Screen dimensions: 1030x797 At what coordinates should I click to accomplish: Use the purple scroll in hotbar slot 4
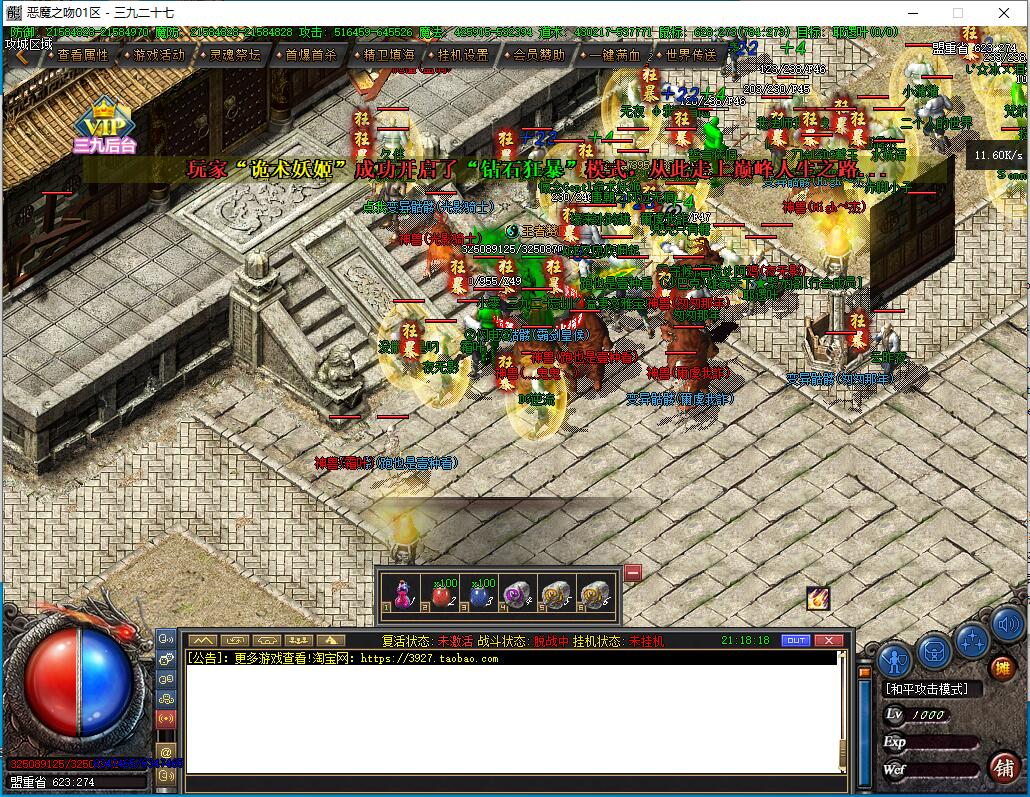pyautogui.click(x=517, y=594)
